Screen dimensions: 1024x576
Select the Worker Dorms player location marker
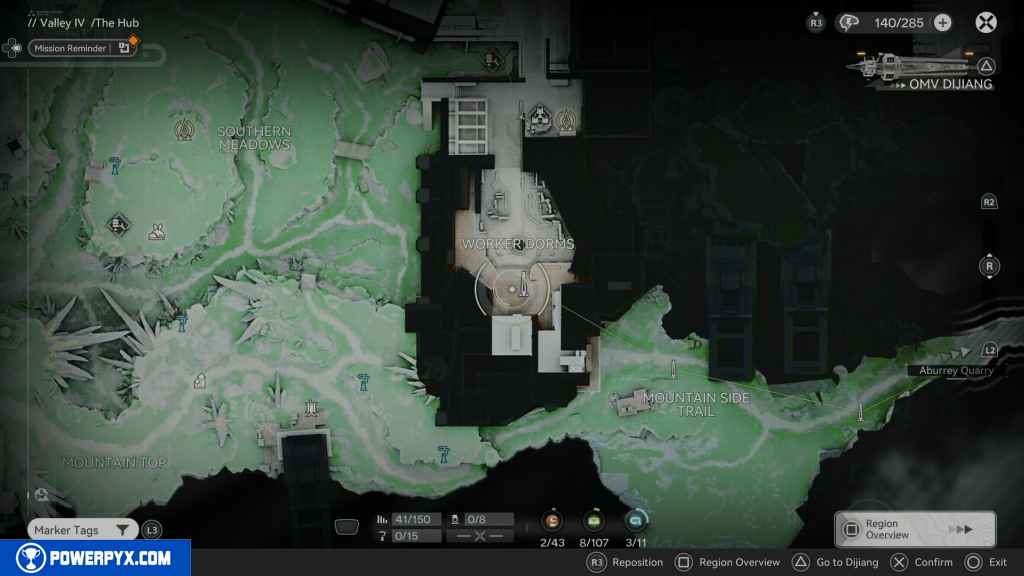coord(518,288)
